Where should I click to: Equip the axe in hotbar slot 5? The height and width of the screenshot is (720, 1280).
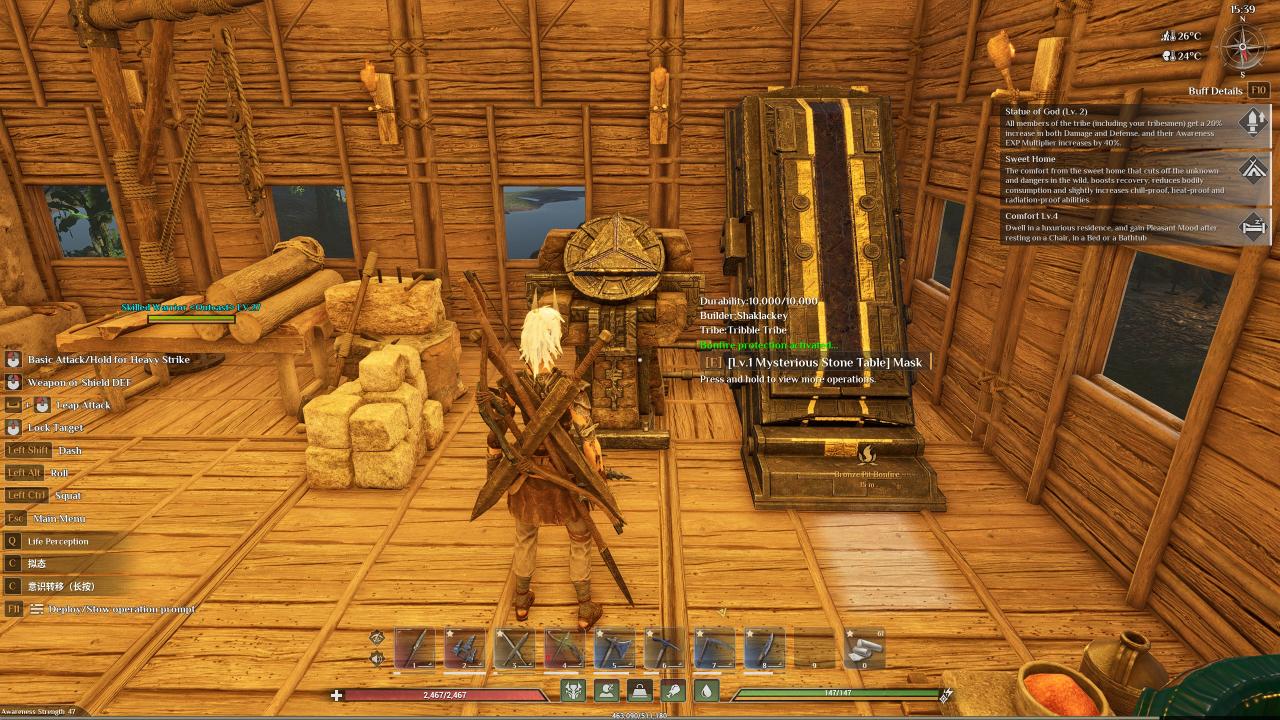[x=615, y=648]
